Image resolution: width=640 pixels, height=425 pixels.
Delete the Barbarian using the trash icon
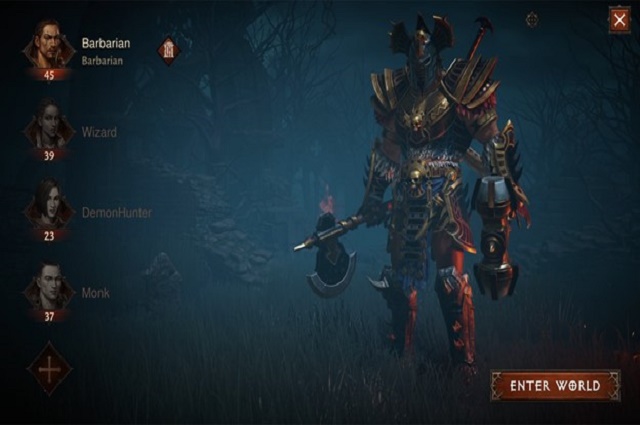coord(169,50)
